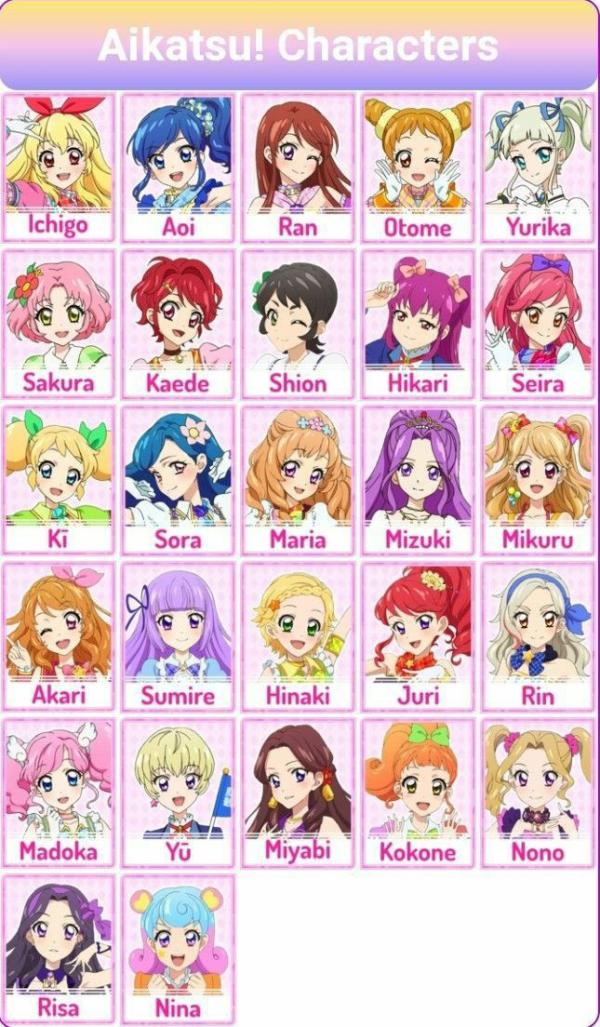Select the Sakura character card

[x=58, y=324]
